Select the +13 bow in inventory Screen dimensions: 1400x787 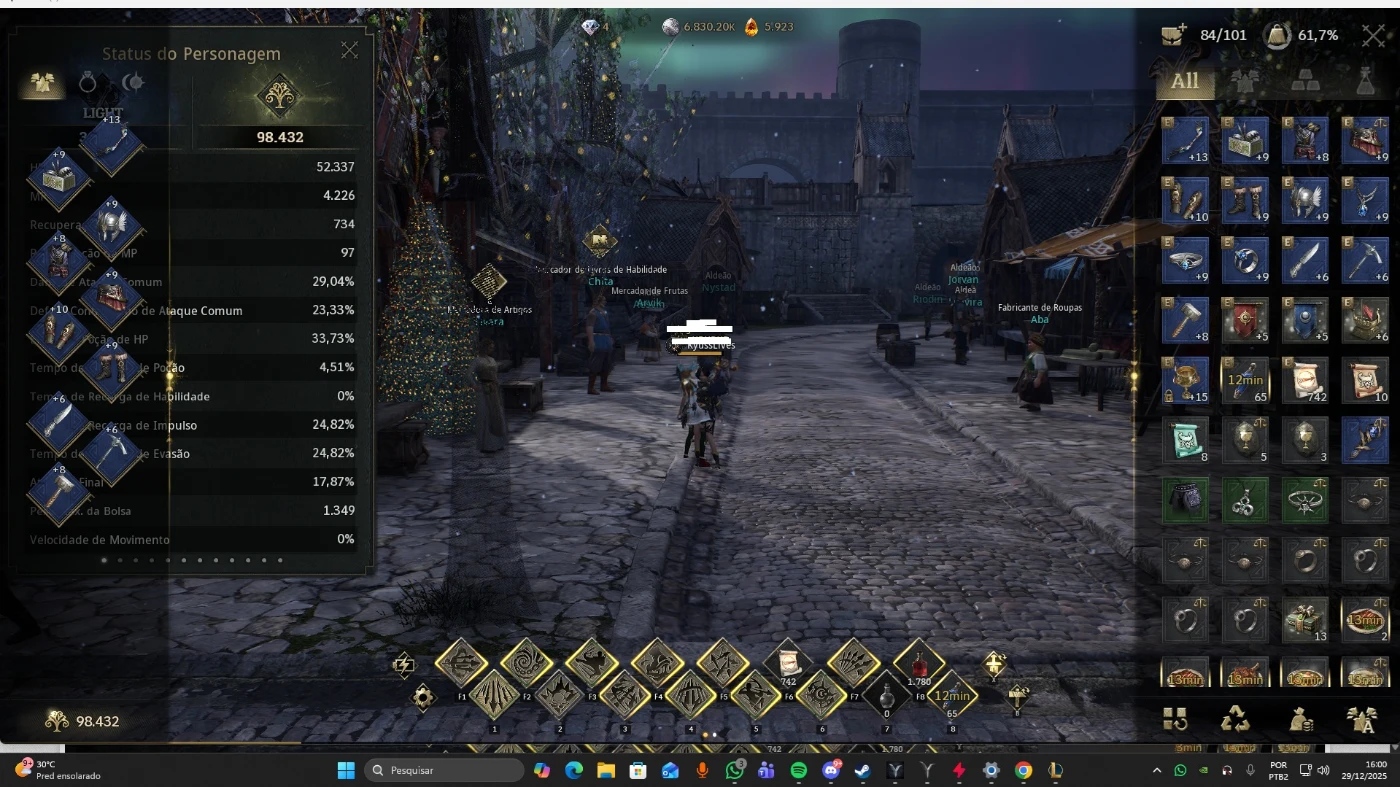(x=1186, y=141)
